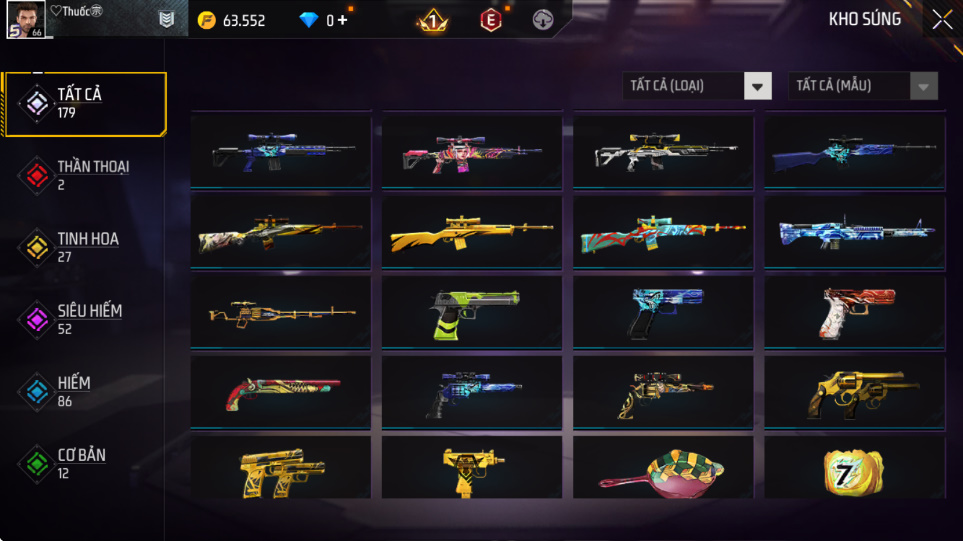Select the frying pan skin
Viewport: 963px width, 541px height.
tap(662, 470)
